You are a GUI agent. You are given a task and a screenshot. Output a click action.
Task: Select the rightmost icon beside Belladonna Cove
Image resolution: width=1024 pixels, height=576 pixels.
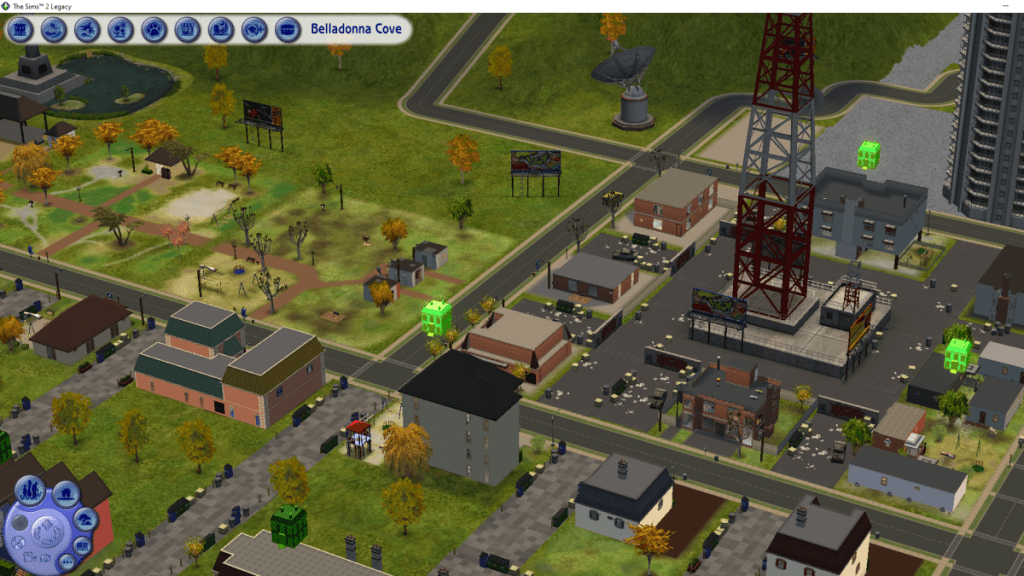[288, 30]
